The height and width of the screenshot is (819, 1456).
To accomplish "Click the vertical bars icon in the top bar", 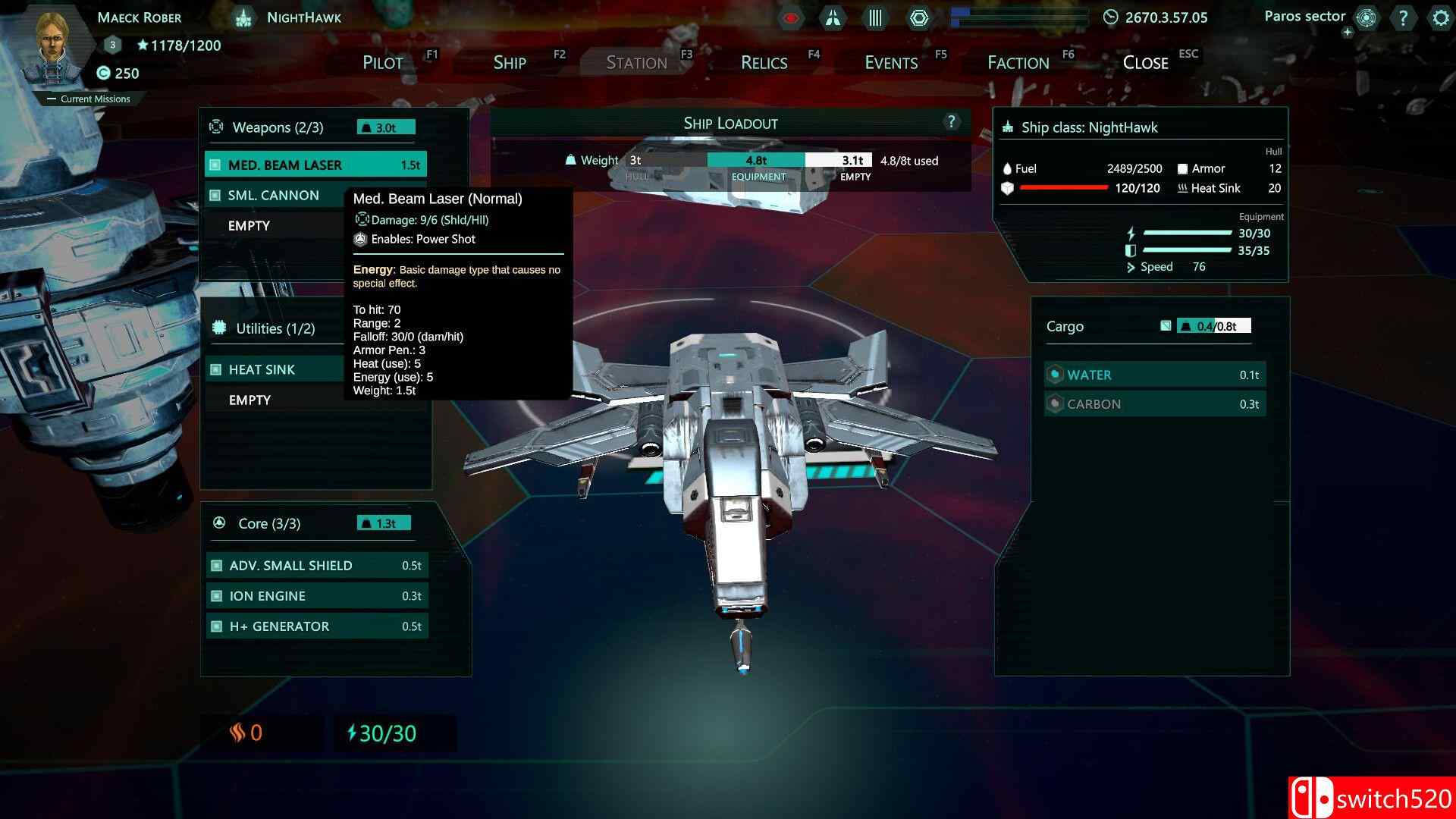I will (x=875, y=17).
